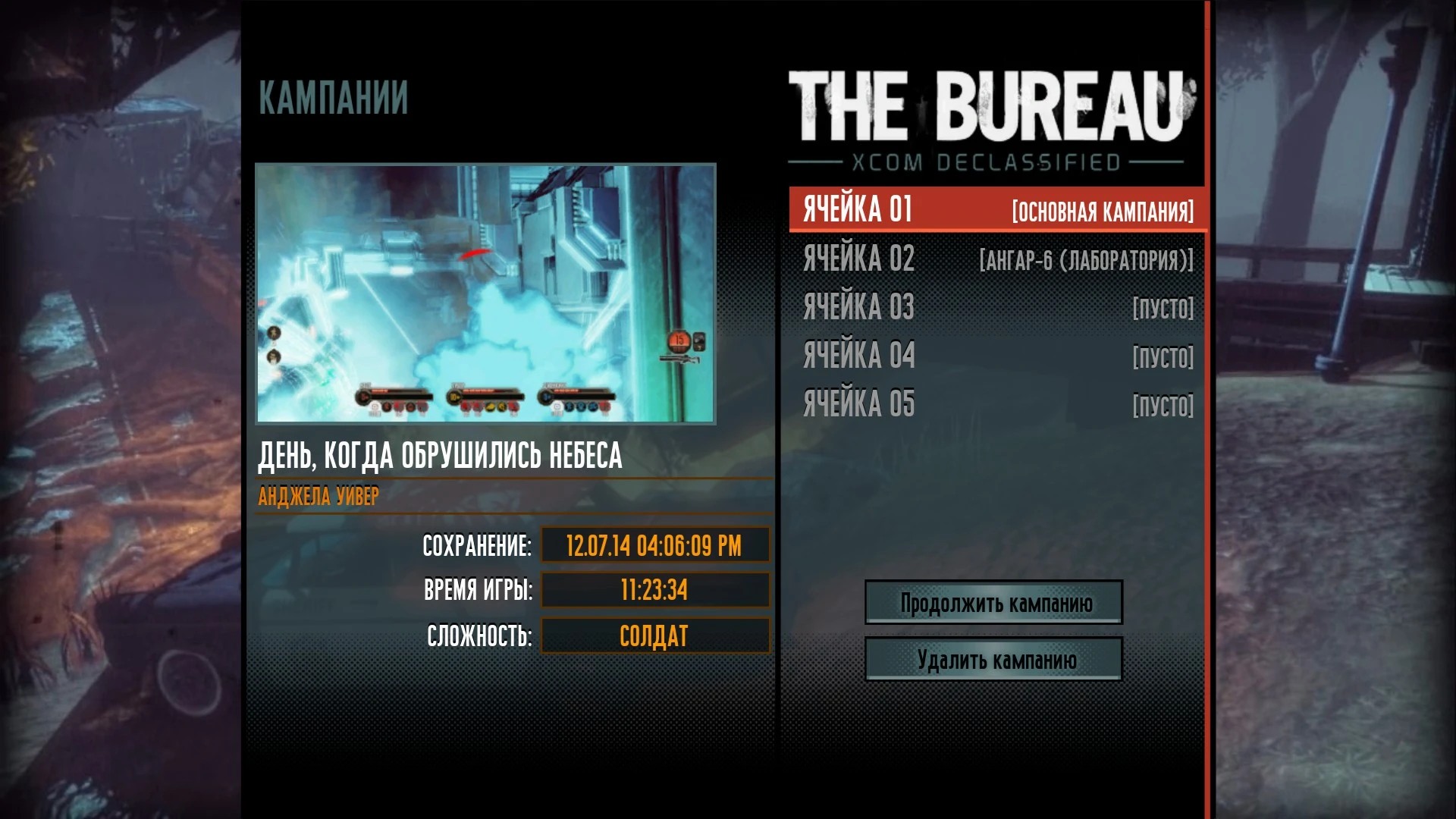This screenshot has width=1456, height=819.
Task: Click mission title ДЕНЬ, КОГДА ОБРУШИЛИСЬ НЕБЕСА
Action: click(441, 456)
